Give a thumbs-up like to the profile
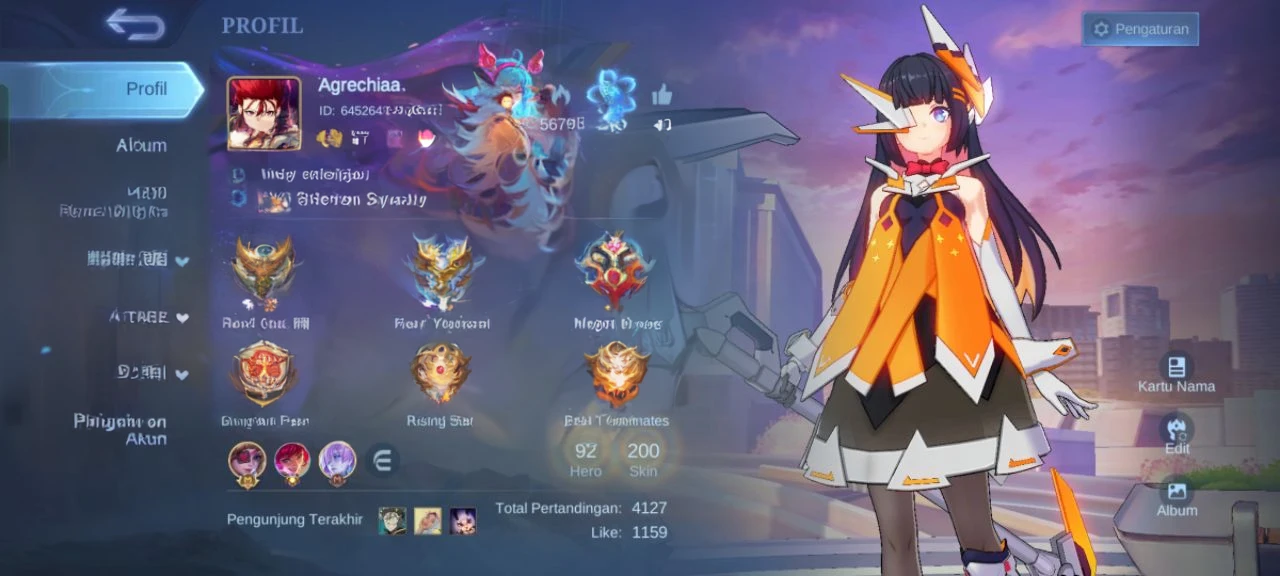1280x576 pixels. [x=662, y=95]
